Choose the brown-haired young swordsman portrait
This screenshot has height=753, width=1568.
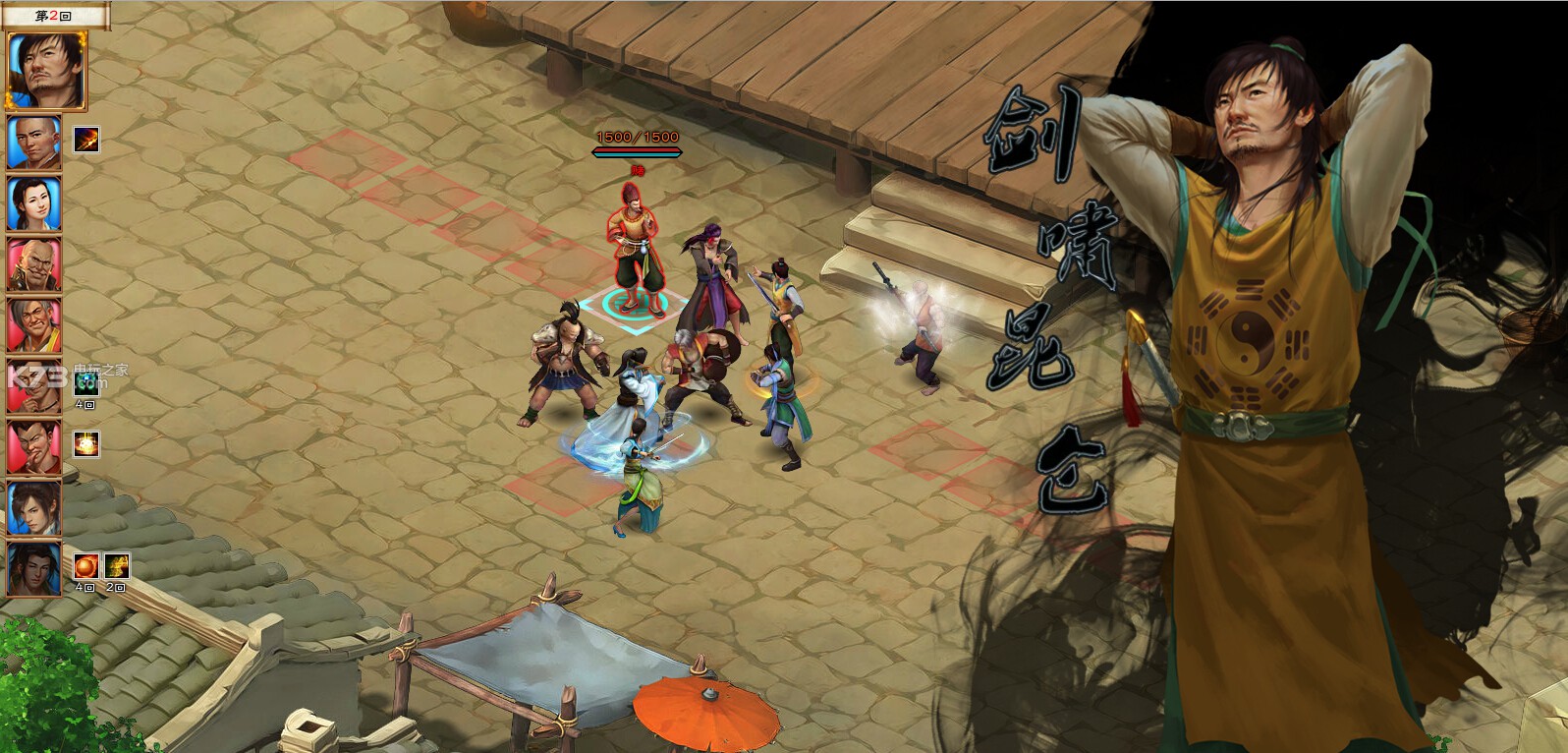pyautogui.click(x=34, y=508)
